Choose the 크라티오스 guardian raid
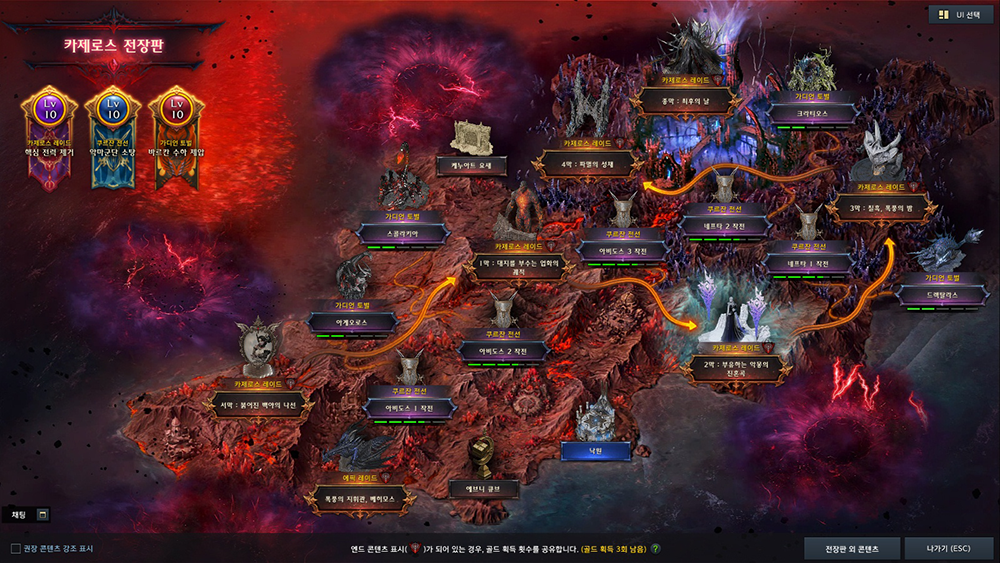This screenshot has width=1000, height=563. point(810,116)
